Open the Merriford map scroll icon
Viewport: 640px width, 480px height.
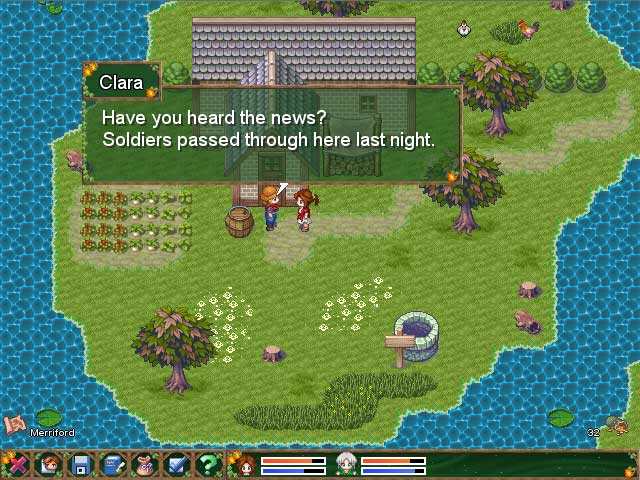[14, 424]
